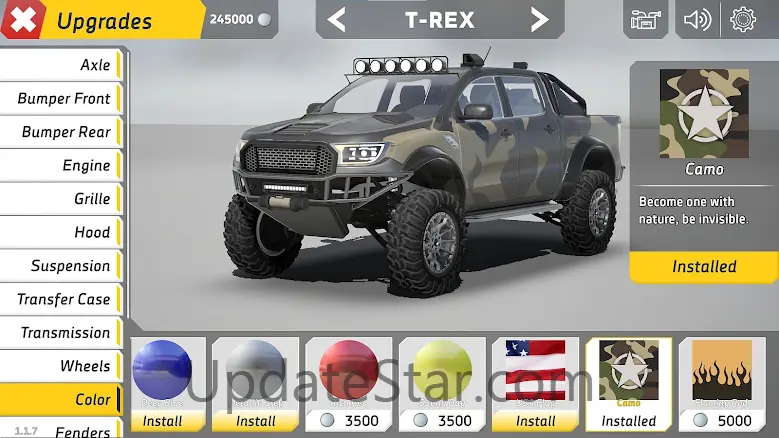Image resolution: width=779 pixels, height=438 pixels.
Task: Open the Bumper Front category
Action: coord(61,98)
